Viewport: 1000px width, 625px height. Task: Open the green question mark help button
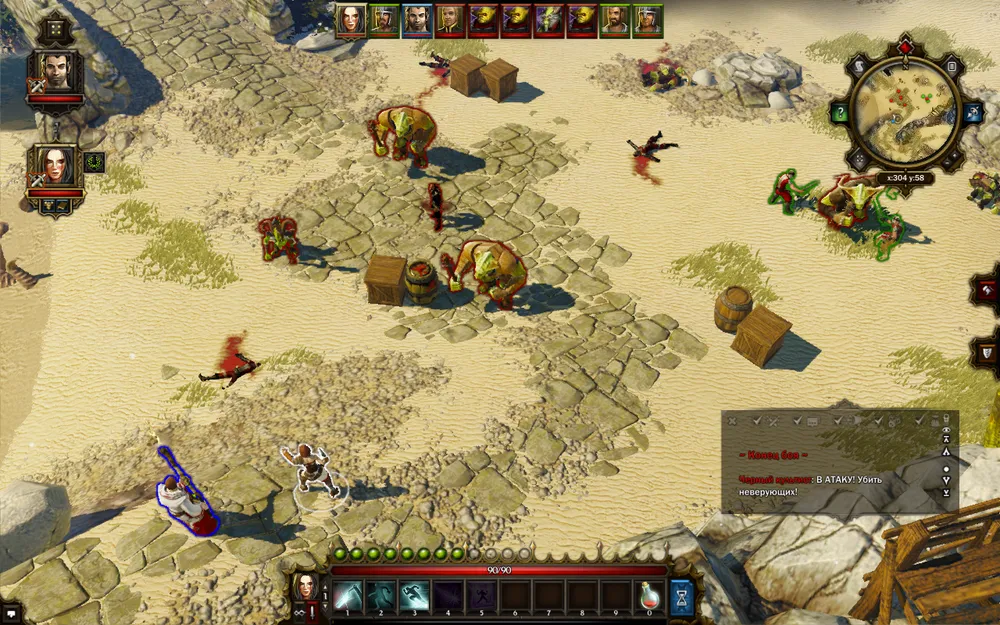[x=839, y=112]
